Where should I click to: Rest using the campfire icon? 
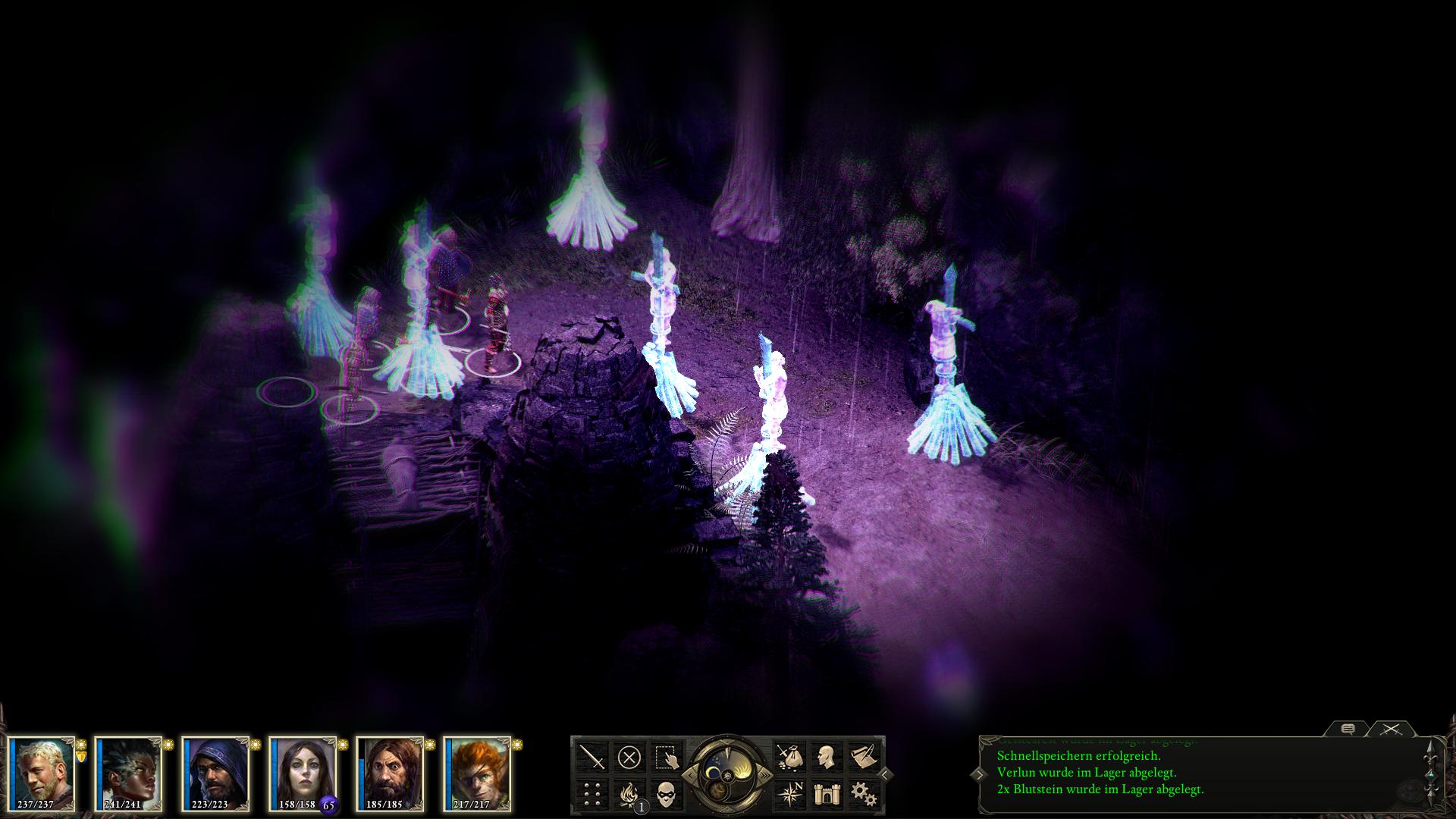629,794
